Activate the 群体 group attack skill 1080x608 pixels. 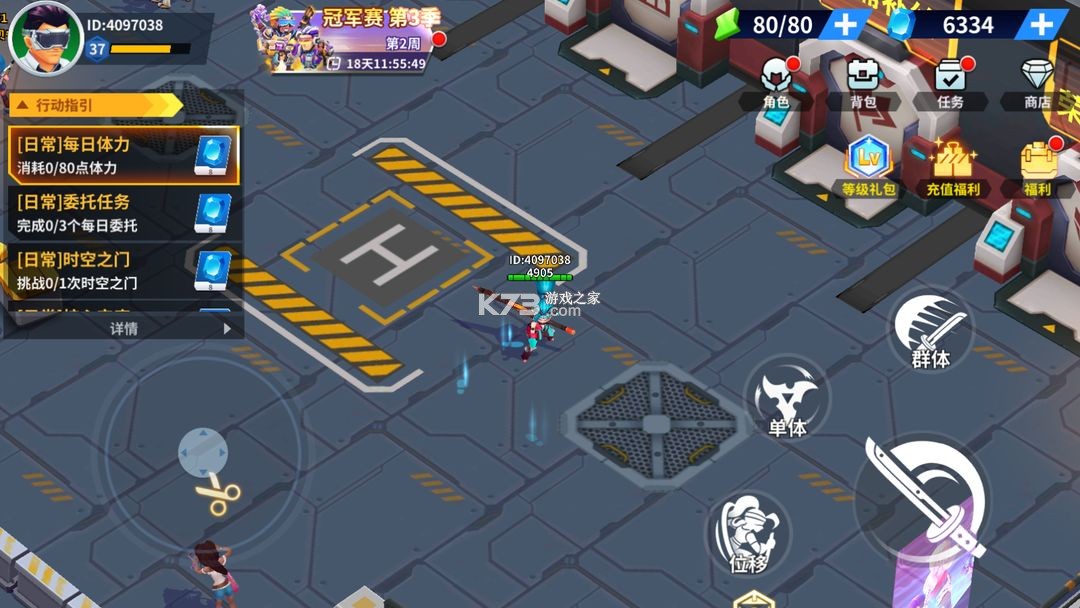pos(930,331)
